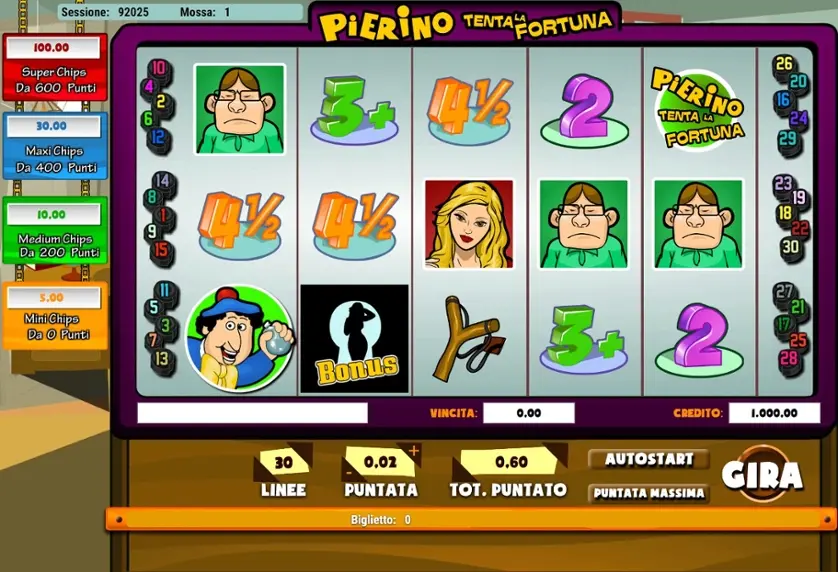Screen dimensions: 838x572
Task: Activate the AUTOSTART button
Action: (648, 460)
